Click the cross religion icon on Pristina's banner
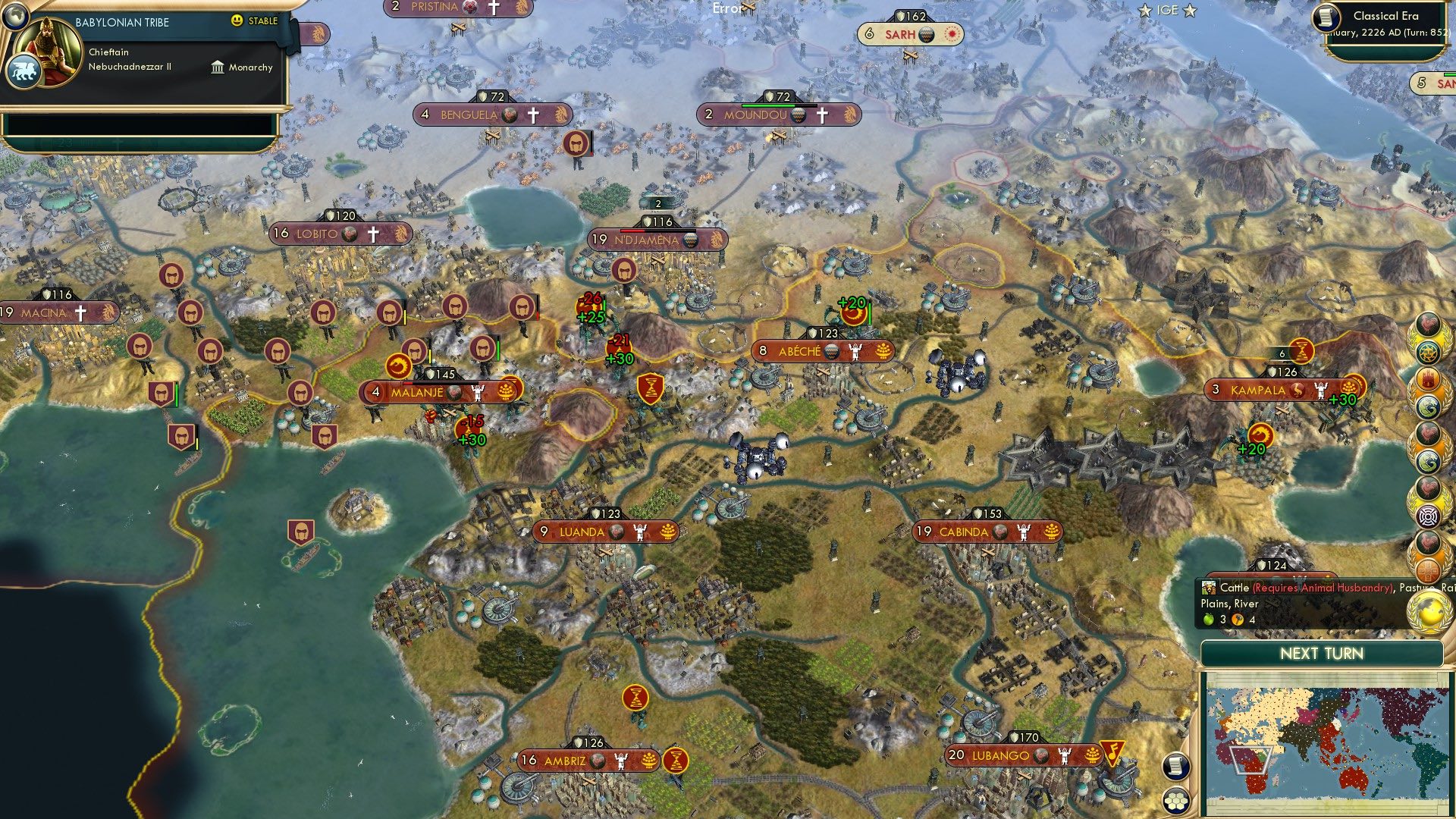Screen dimensions: 1456x819 point(494,8)
